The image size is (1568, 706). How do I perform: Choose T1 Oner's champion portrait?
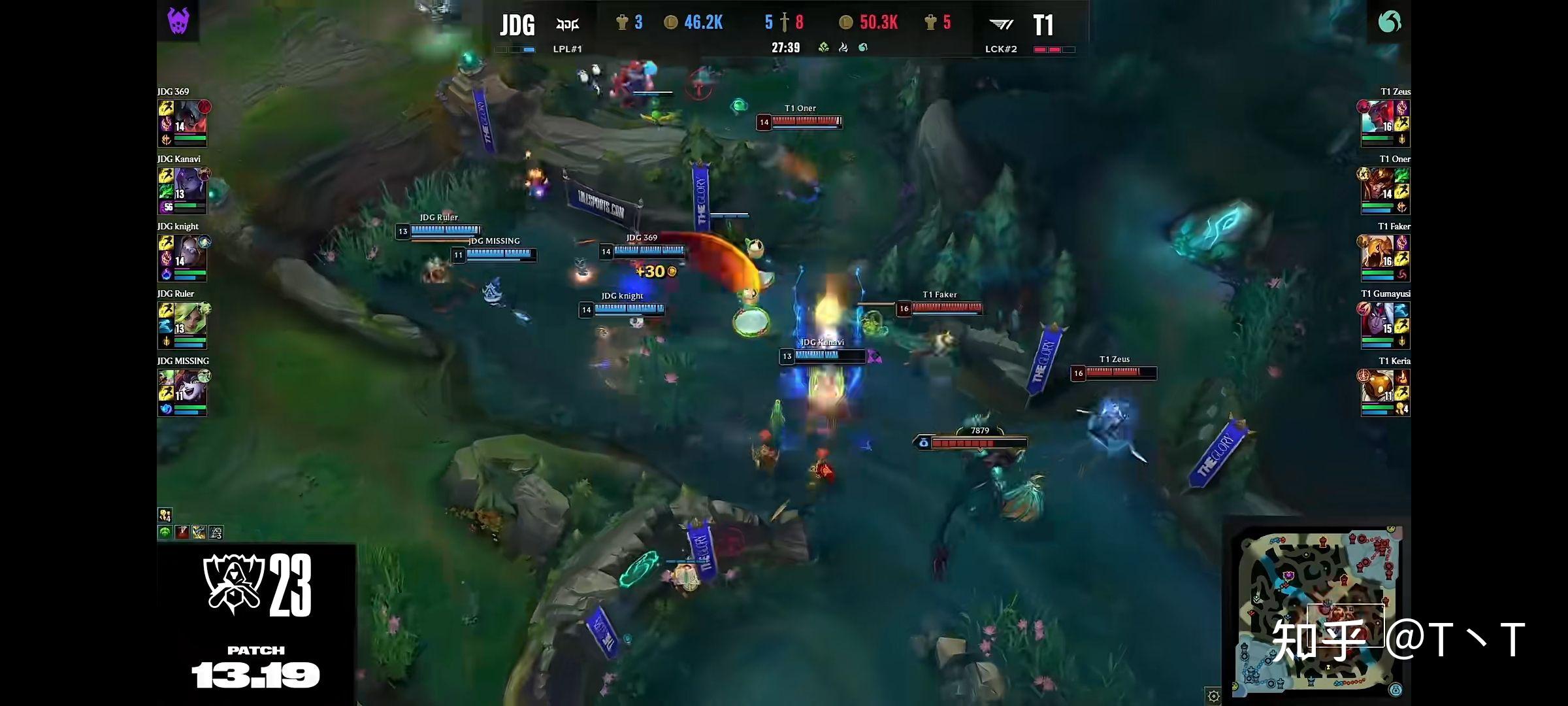(1377, 185)
